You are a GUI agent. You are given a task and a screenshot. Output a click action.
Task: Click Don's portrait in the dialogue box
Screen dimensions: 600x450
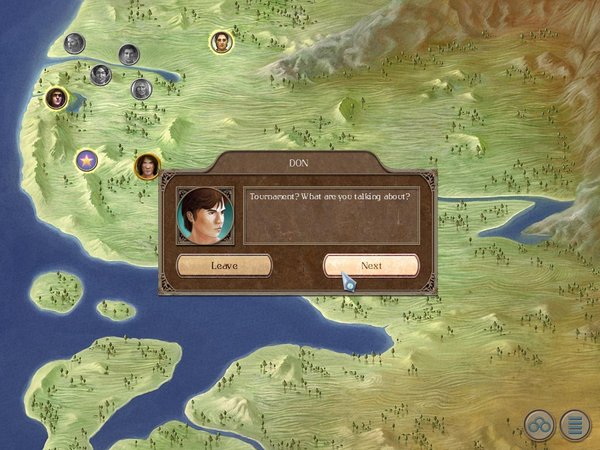pyautogui.click(x=205, y=214)
